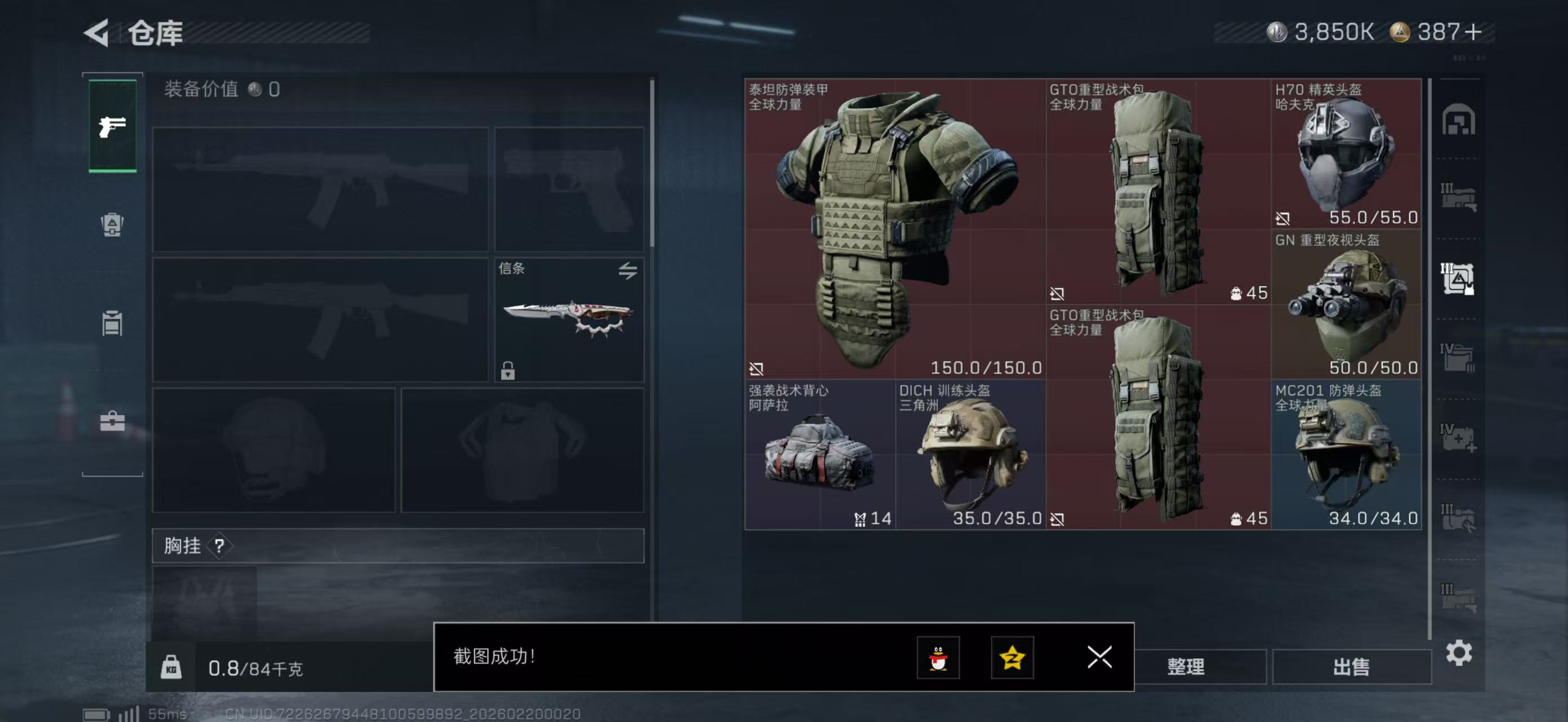Open the tier IV medical storage icon on right sidebar
1568x722 pixels.
point(1459,437)
